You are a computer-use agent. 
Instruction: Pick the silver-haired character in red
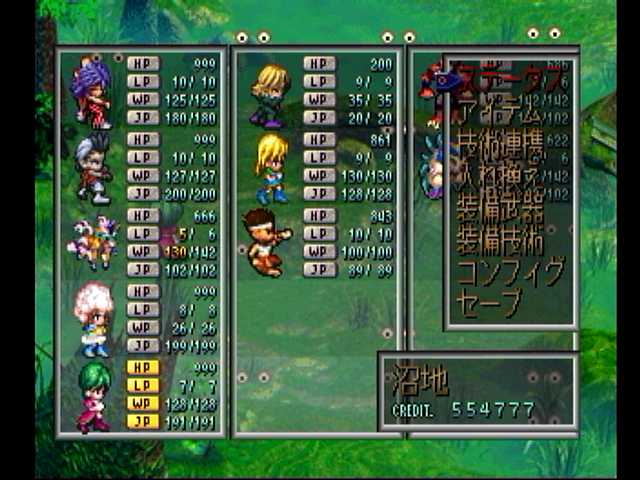point(93,167)
